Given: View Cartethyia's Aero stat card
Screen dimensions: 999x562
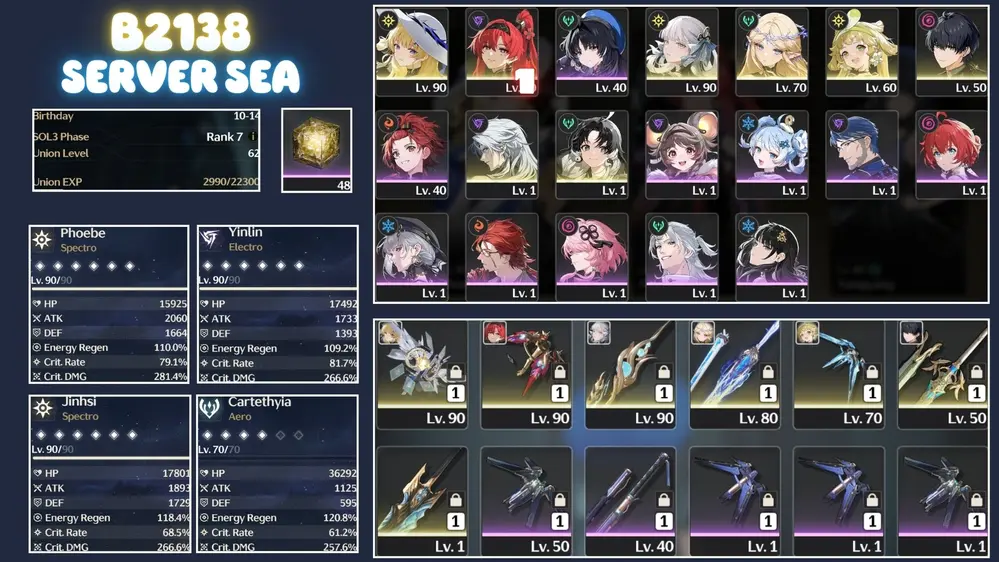Looking at the screenshot, I should coord(277,474).
